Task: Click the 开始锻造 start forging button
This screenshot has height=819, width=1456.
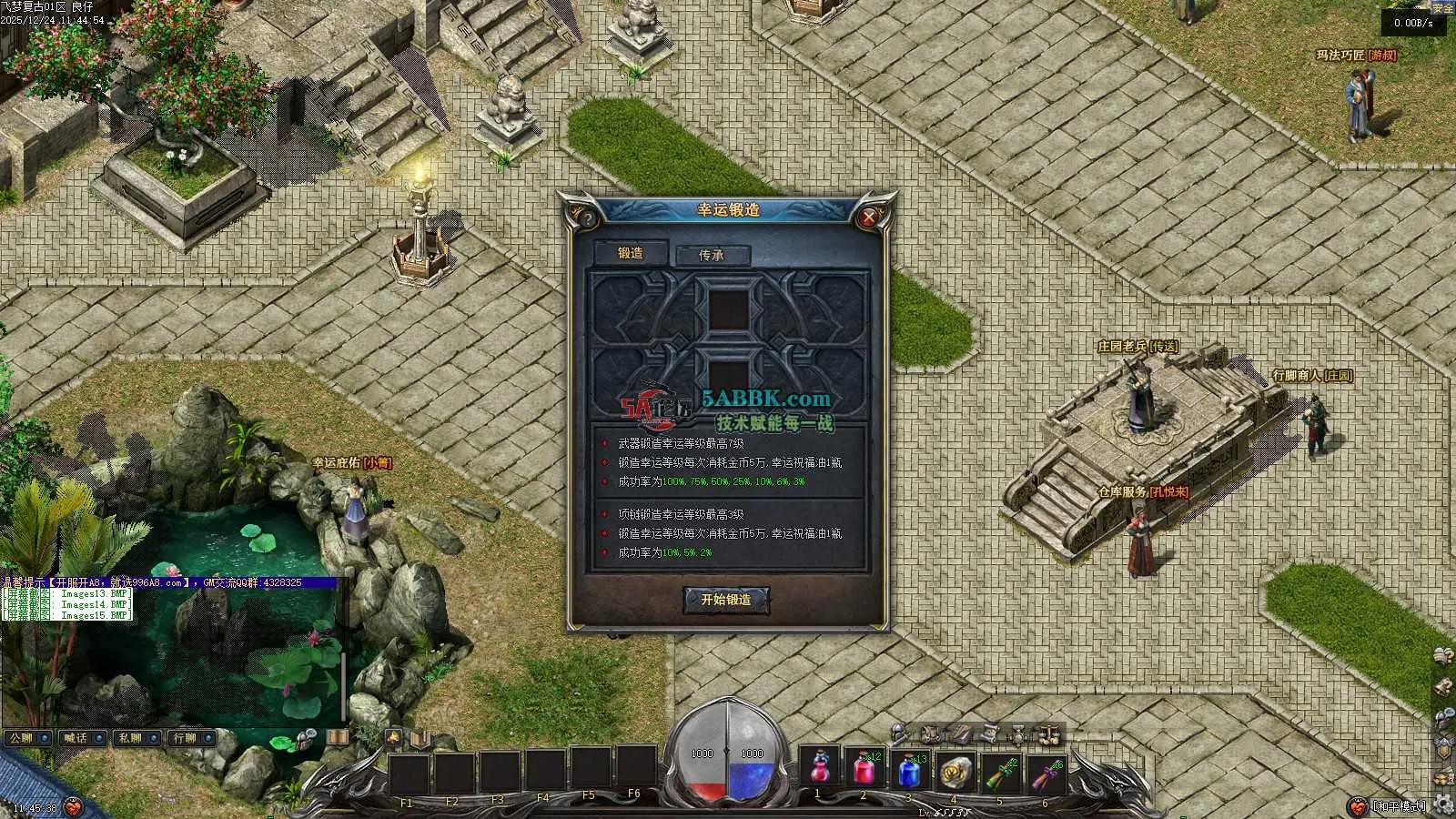Action: [x=726, y=600]
